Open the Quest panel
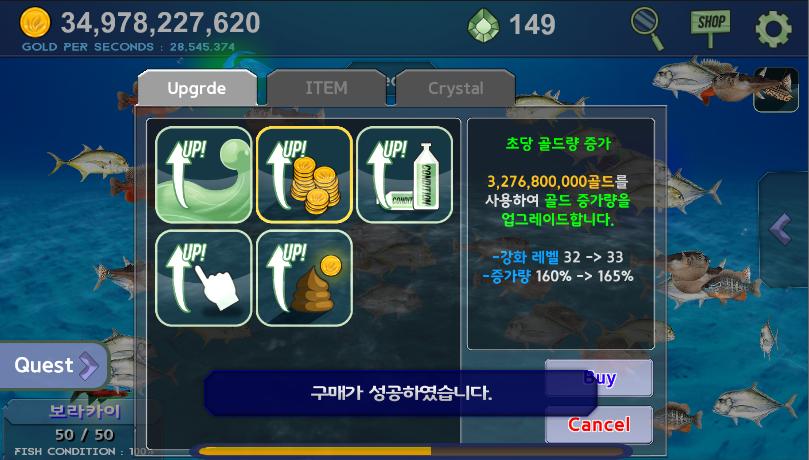This screenshot has width=809, height=460. click(x=54, y=366)
